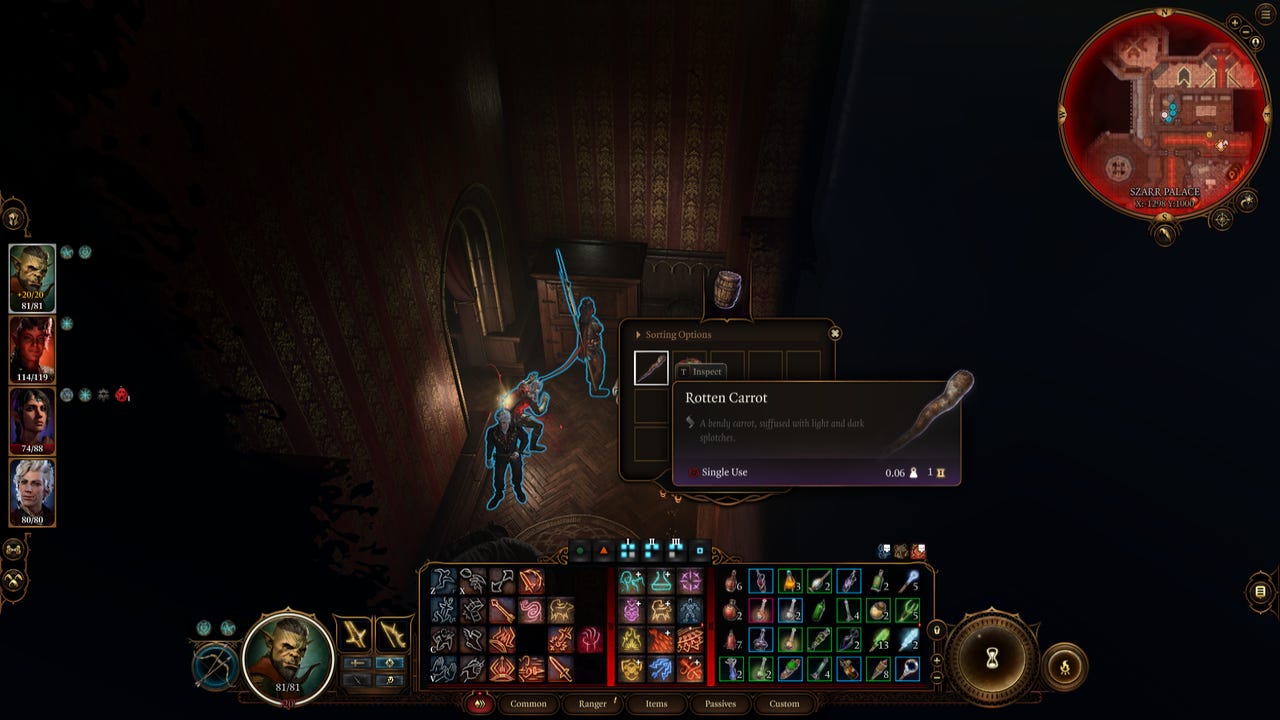Select the green half-orc party portrait
The width and height of the screenshot is (1280, 720).
tap(32, 277)
